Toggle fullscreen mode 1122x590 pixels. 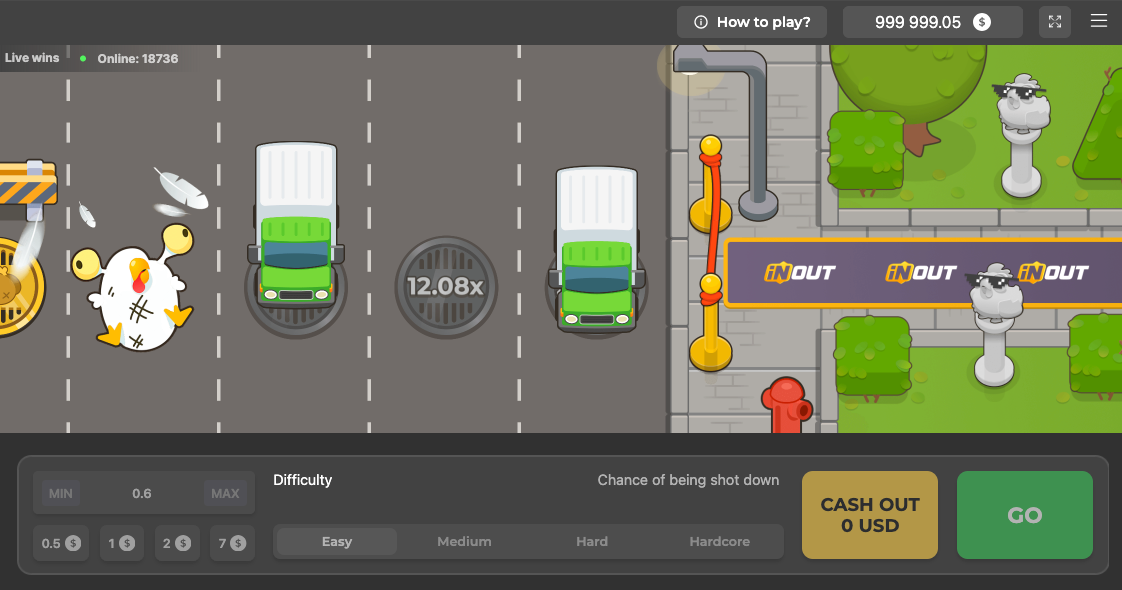tap(1055, 22)
